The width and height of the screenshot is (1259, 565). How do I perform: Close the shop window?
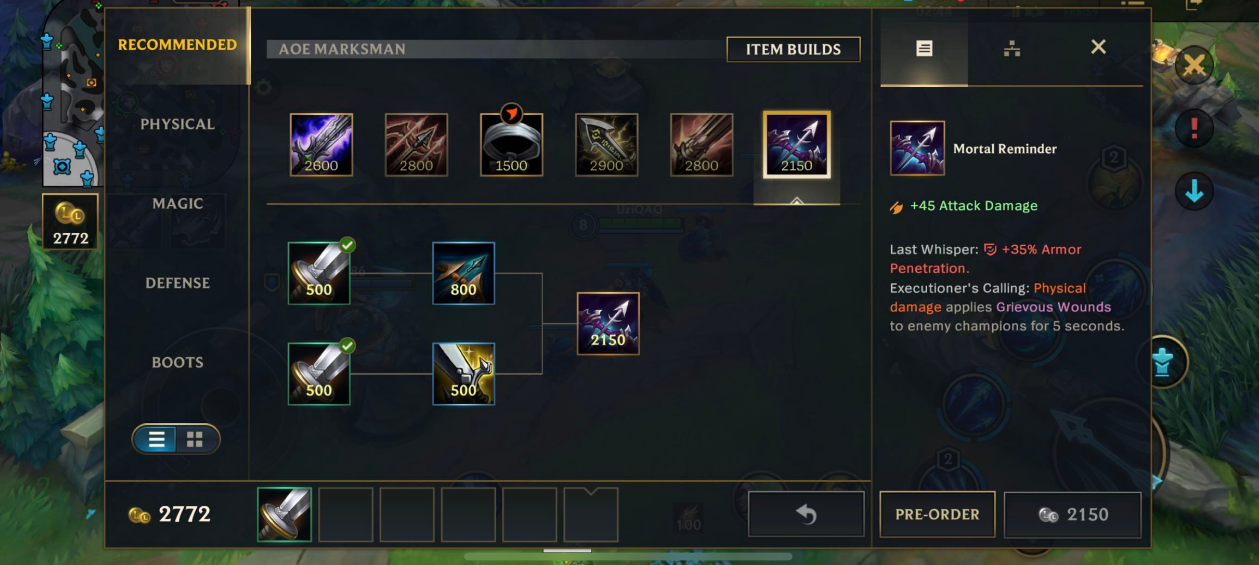click(x=1098, y=47)
